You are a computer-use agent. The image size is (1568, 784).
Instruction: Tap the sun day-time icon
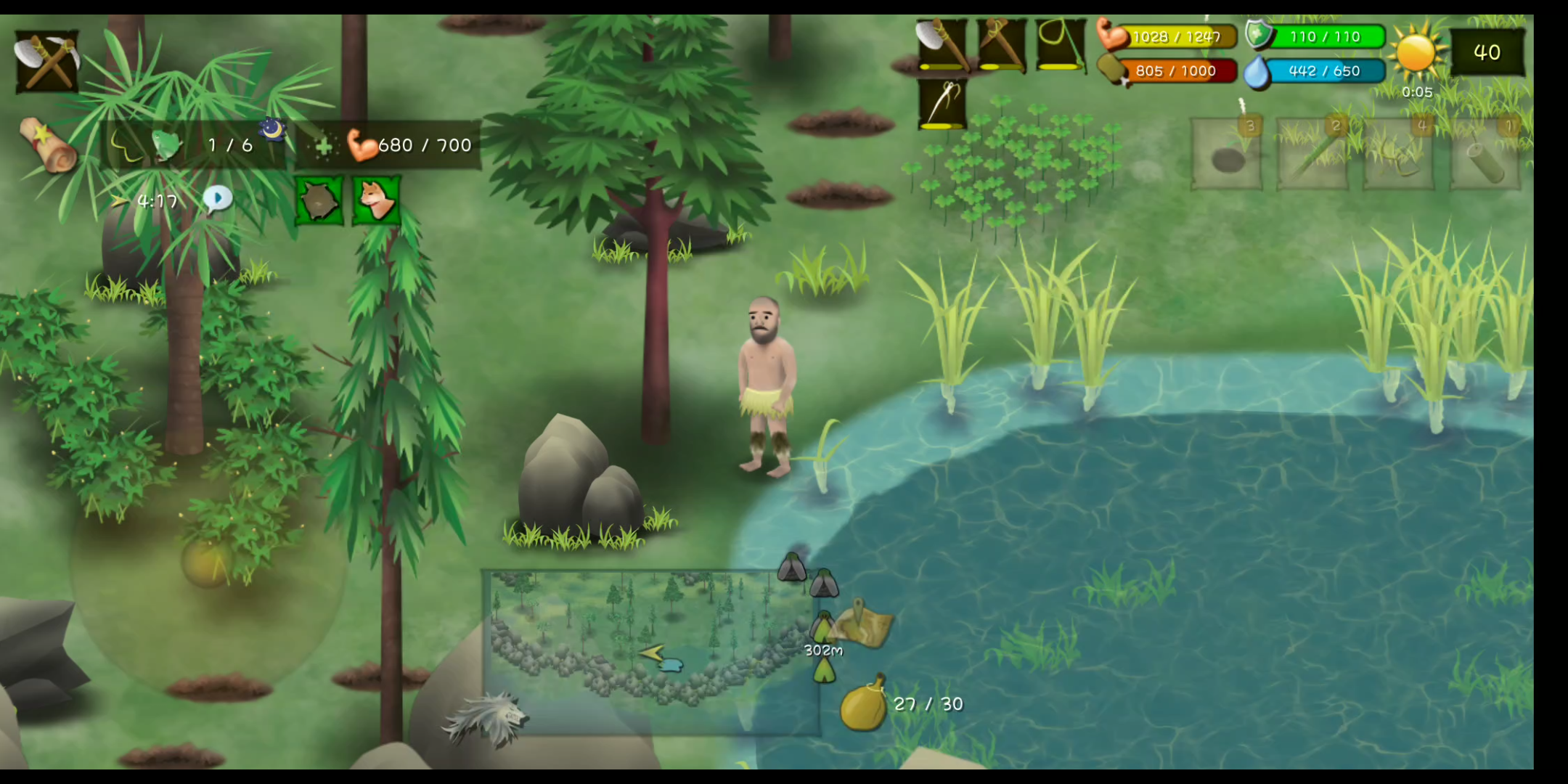coord(1416,52)
